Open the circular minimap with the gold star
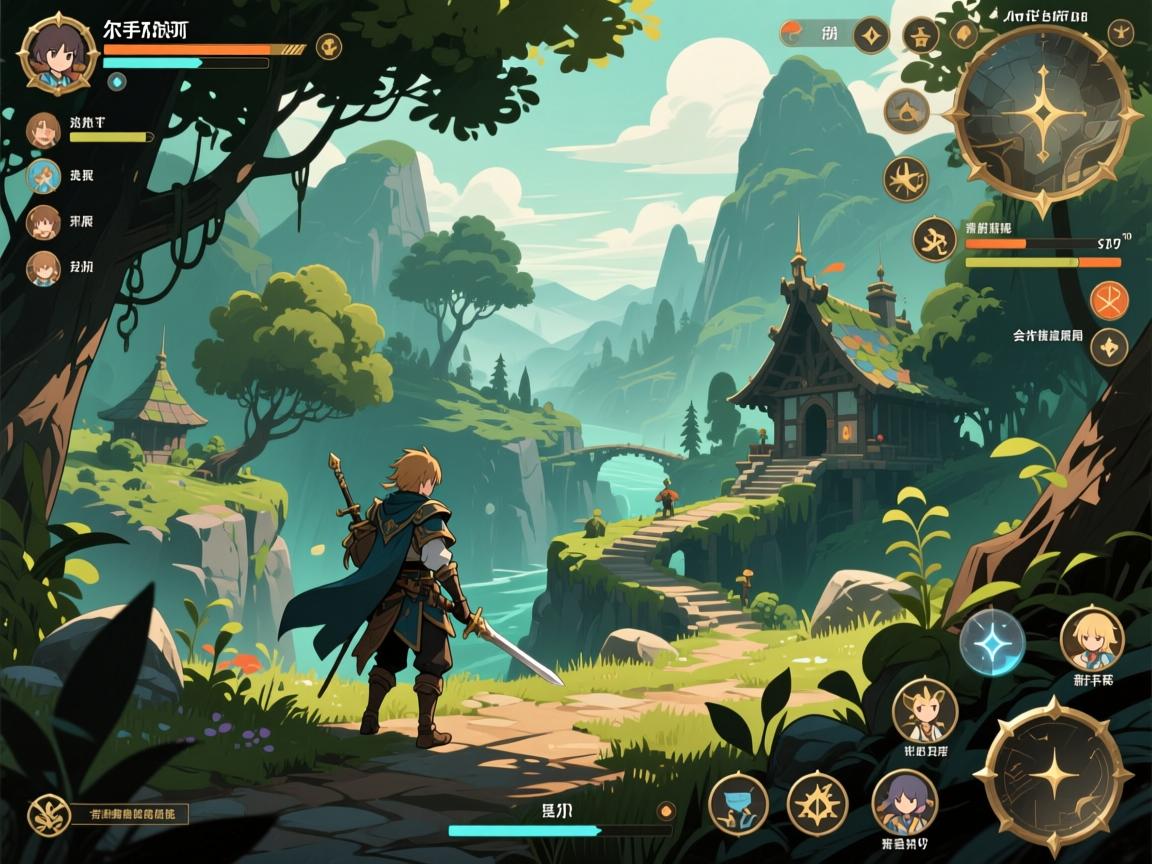Viewport: 1152px width, 864px height. (1043, 117)
